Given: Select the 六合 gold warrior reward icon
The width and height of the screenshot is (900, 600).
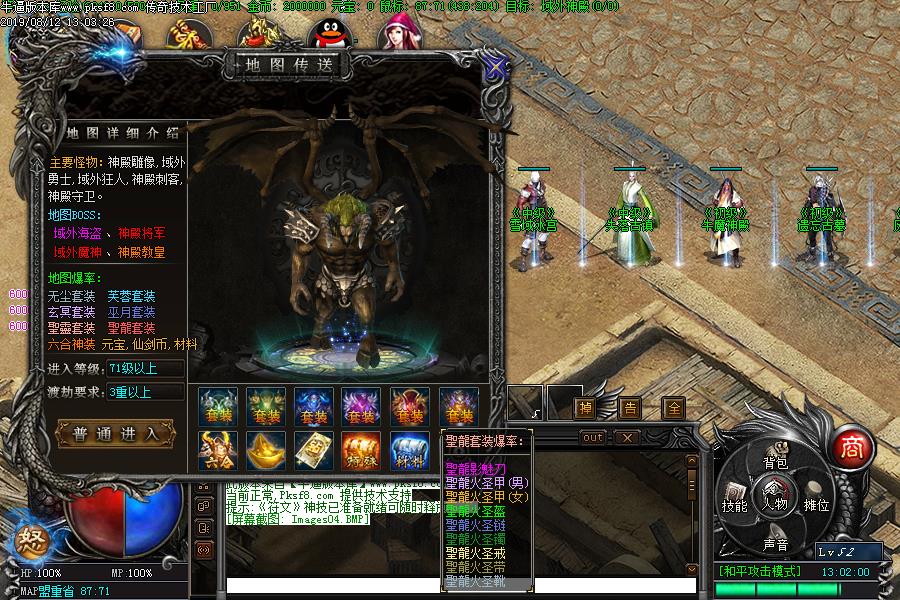Looking at the screenshot, I should coord(217,451).
